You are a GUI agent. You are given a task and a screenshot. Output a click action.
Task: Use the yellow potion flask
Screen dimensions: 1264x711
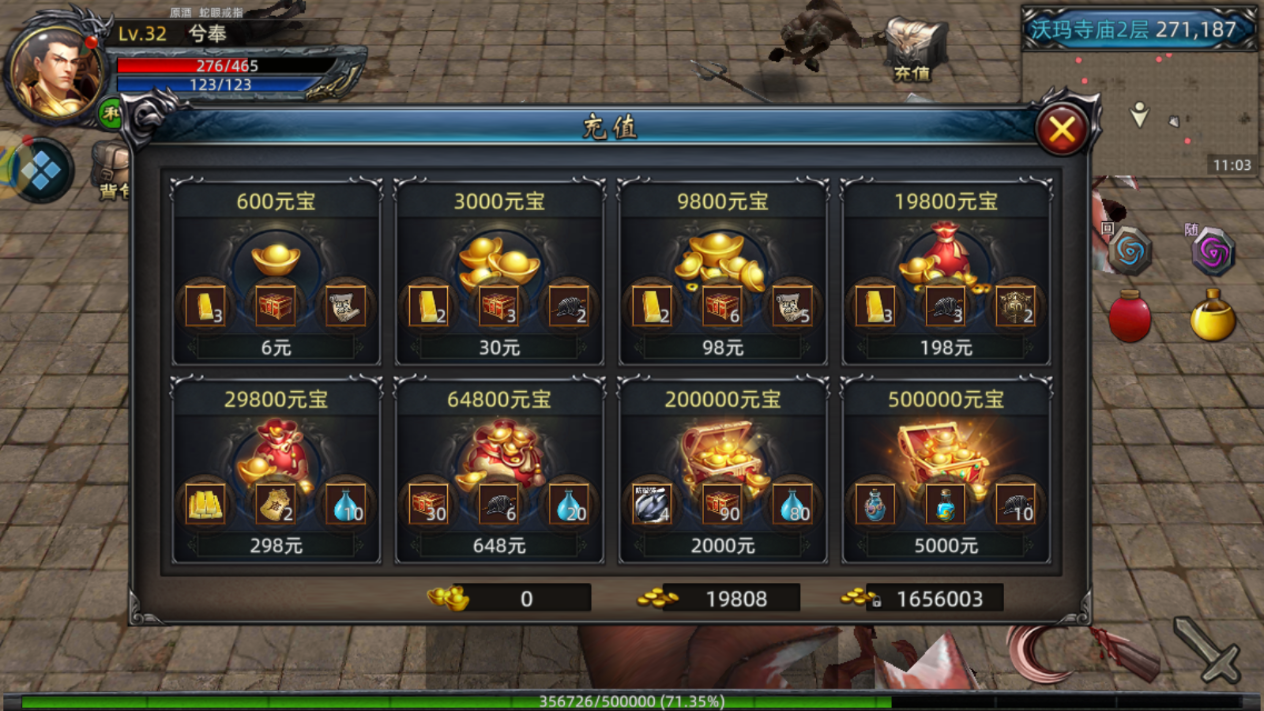coord(1212,317)
